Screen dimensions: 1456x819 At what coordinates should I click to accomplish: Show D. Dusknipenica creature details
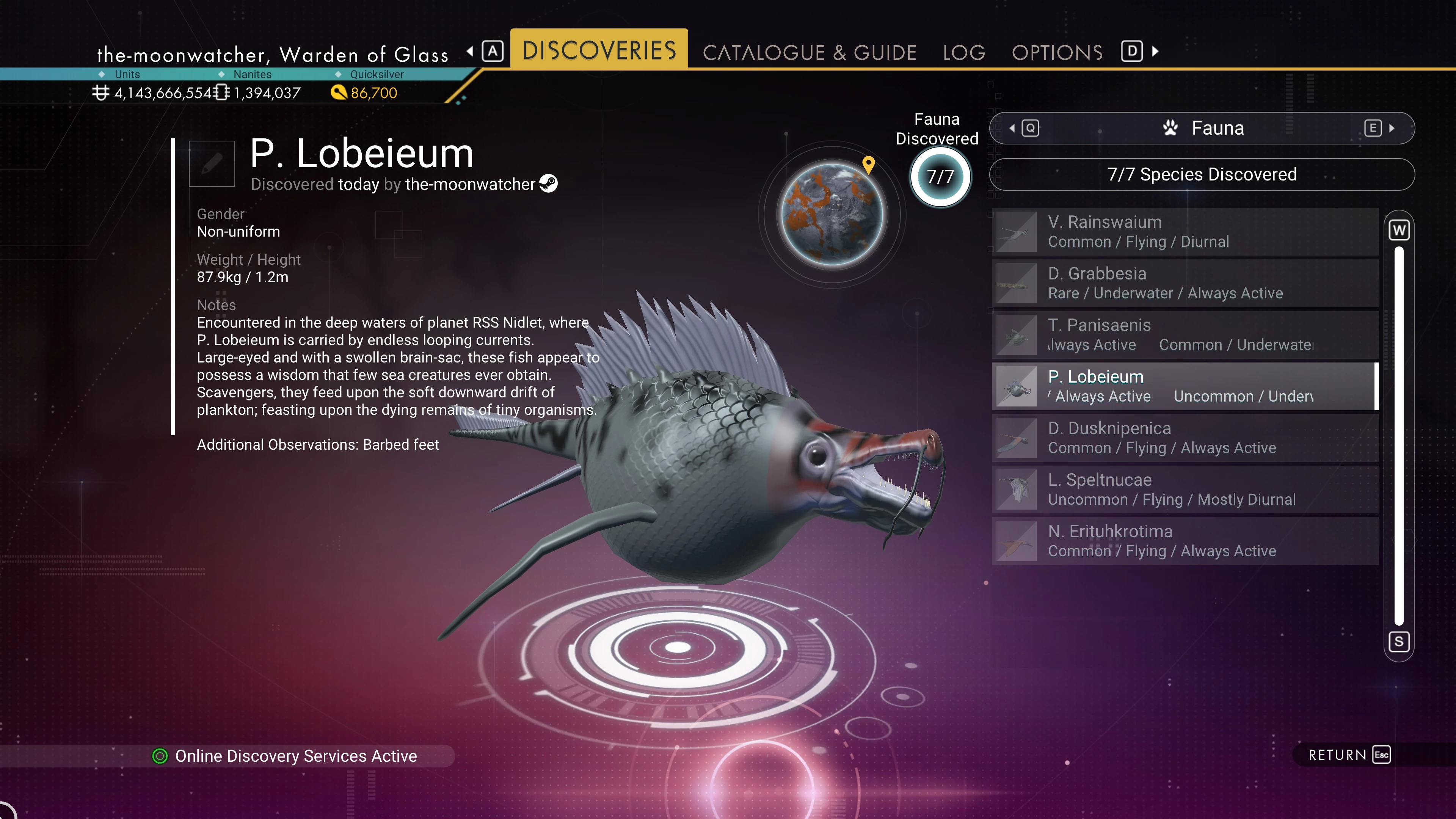pyautogui.click(x=1185, y=438)
